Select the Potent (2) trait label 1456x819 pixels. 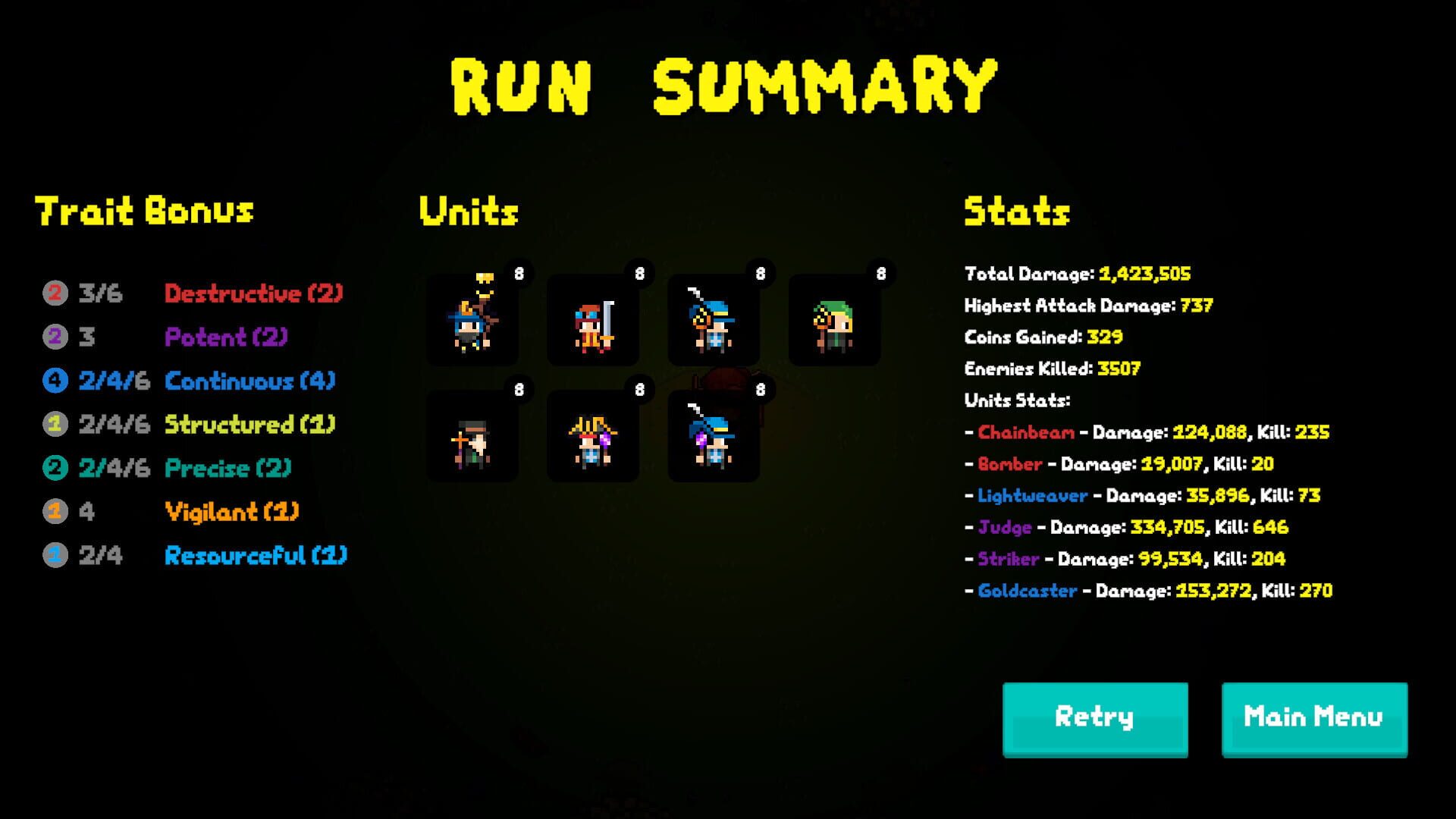coord(225,337)
